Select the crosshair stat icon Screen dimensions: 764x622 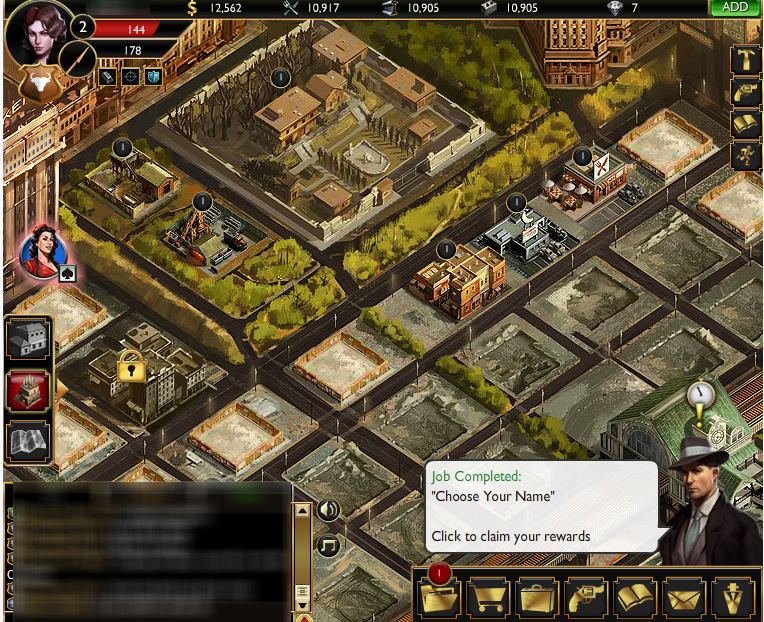pos(130,76)
